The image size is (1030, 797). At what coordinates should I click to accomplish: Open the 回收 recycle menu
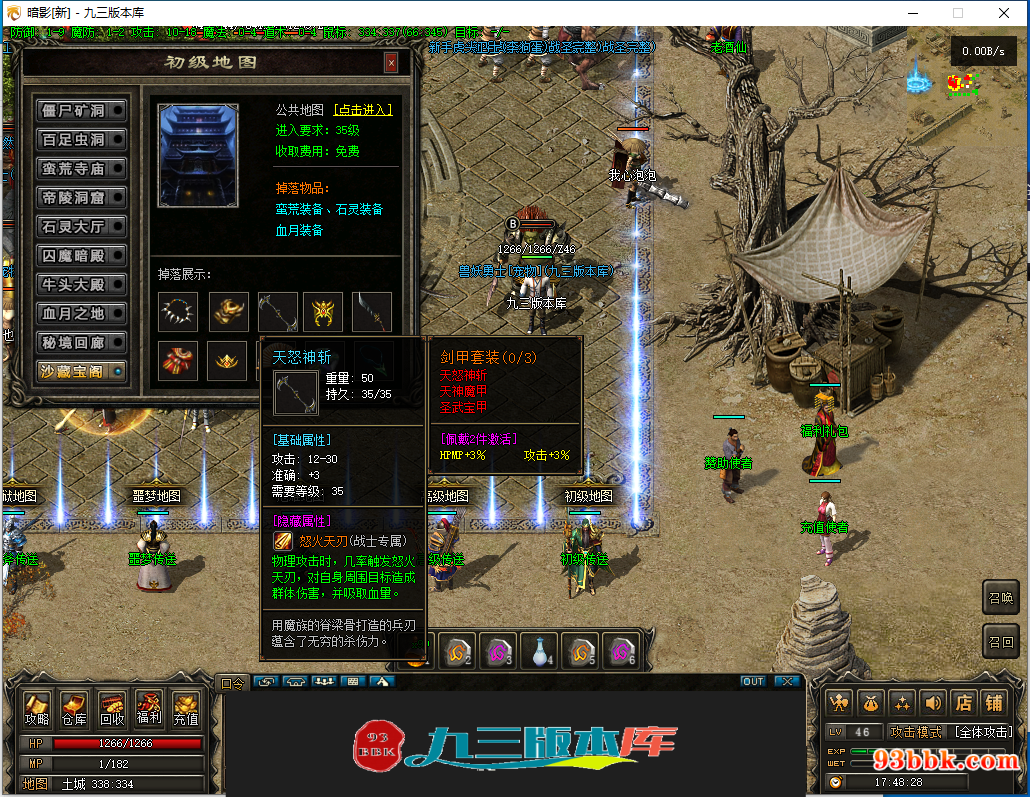(x=111, y=710)
